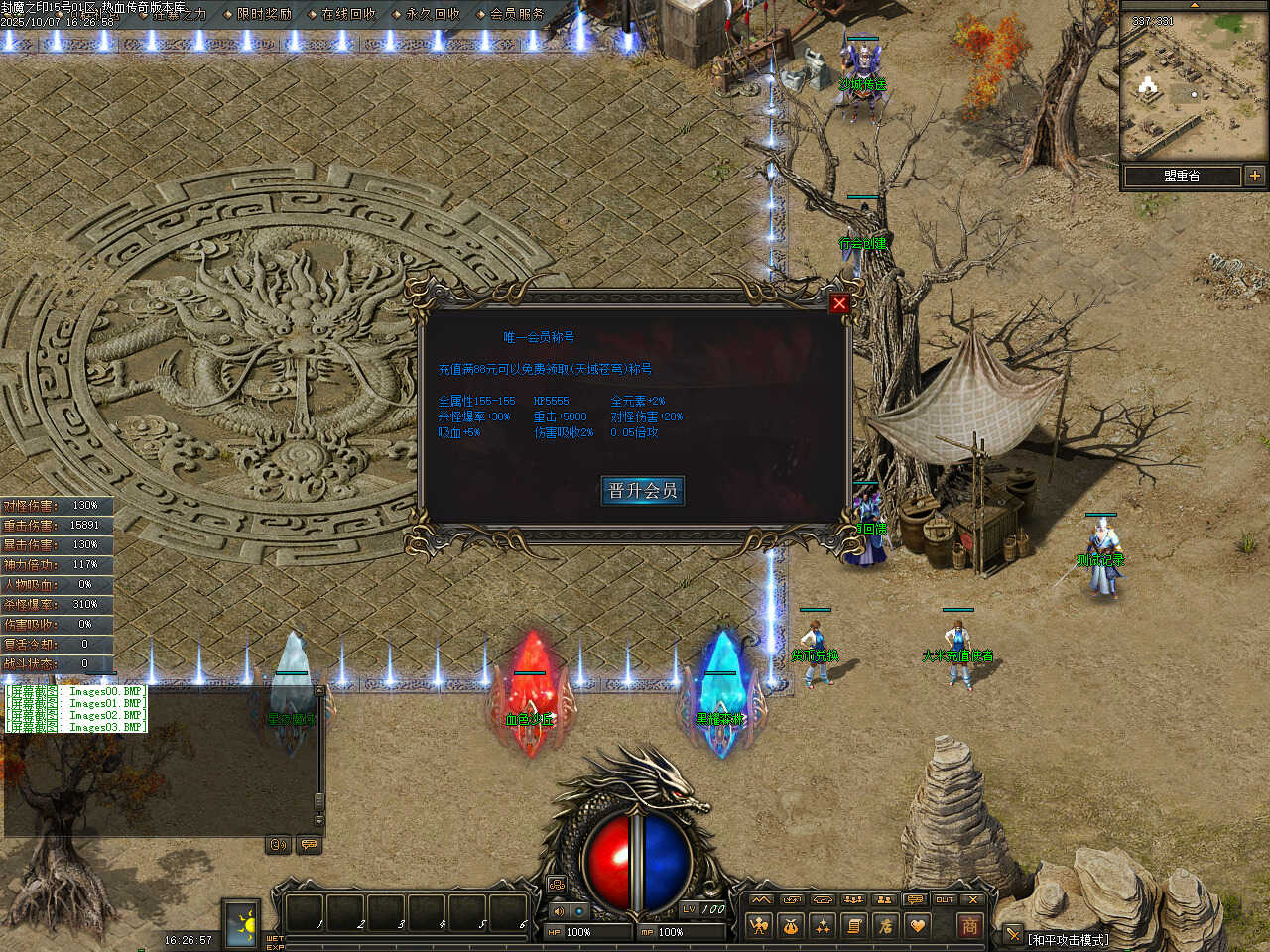Open the 店 store icon

coord(886,926)
